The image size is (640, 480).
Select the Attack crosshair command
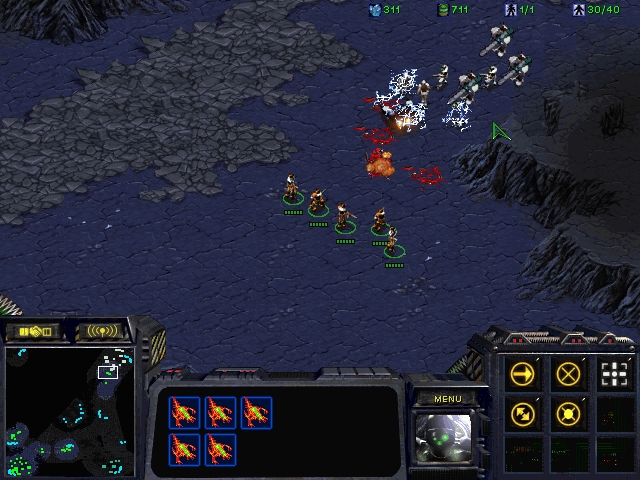(x=614, y=375)
